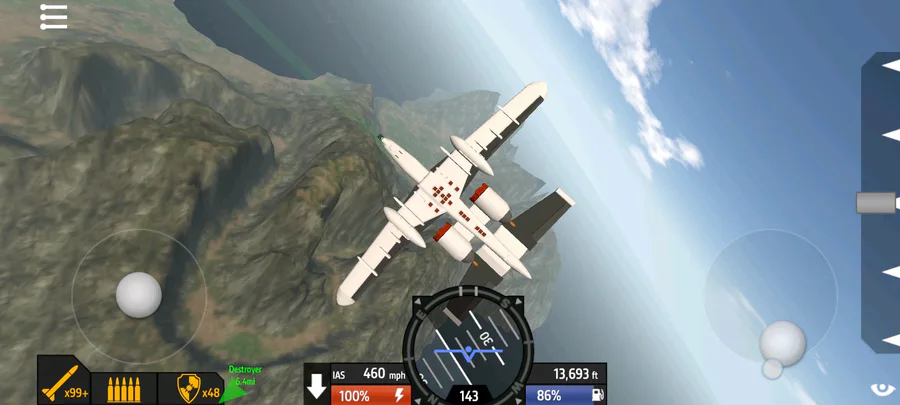Open the hamburger pause menu
This screenshot has height=405, width=900.
pos(53,17)
